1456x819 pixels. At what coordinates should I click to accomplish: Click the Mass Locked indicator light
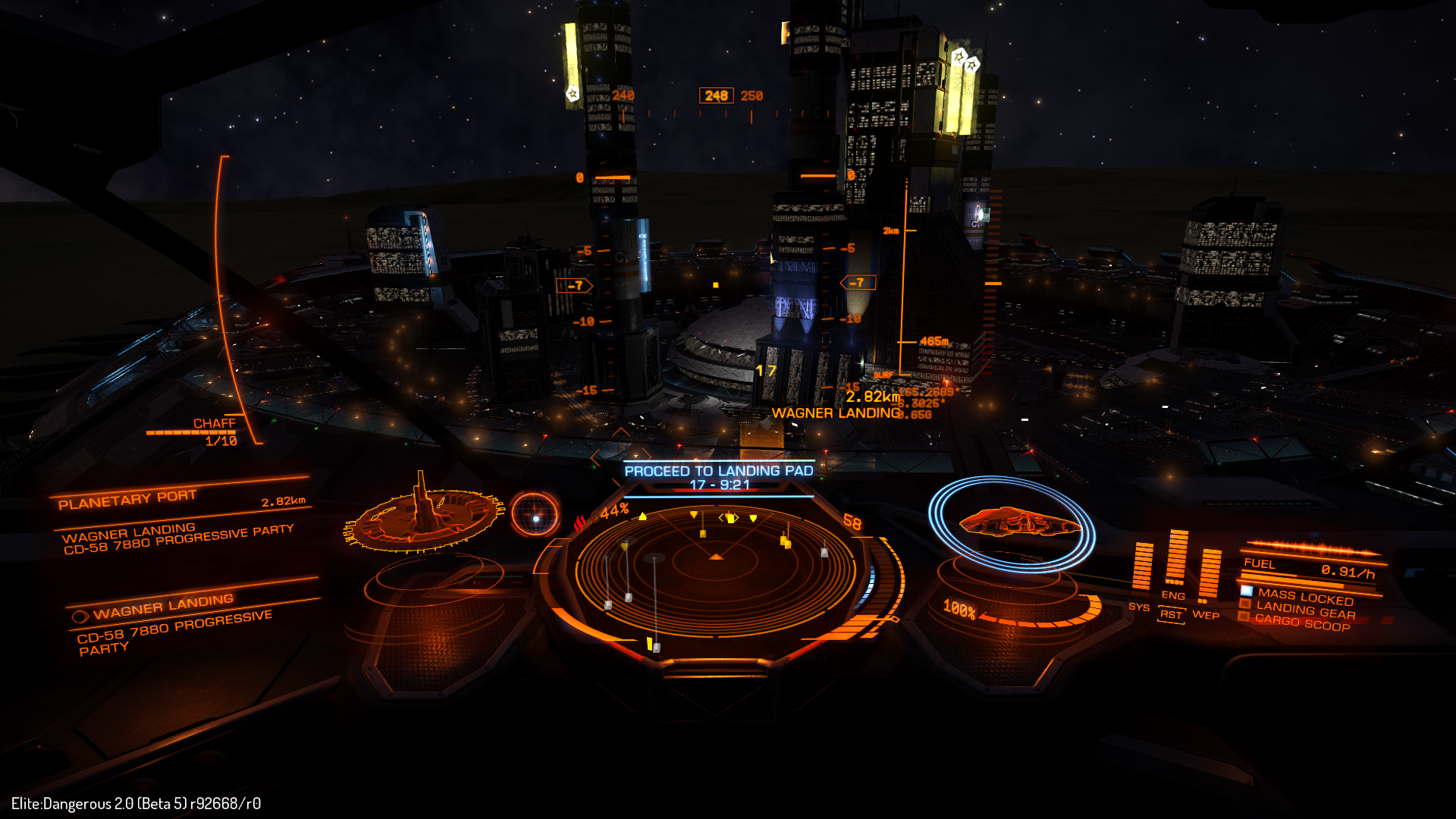tap(1246, 591)
